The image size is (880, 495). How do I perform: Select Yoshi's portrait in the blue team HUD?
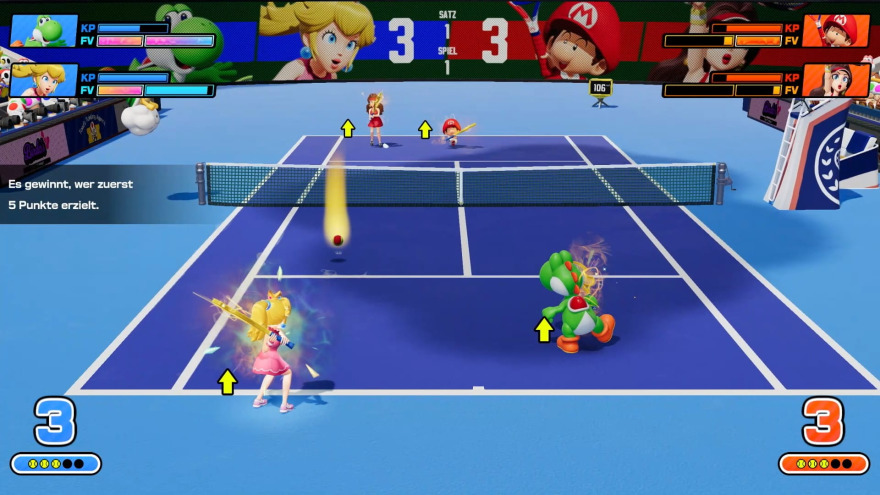pos(43,31)
